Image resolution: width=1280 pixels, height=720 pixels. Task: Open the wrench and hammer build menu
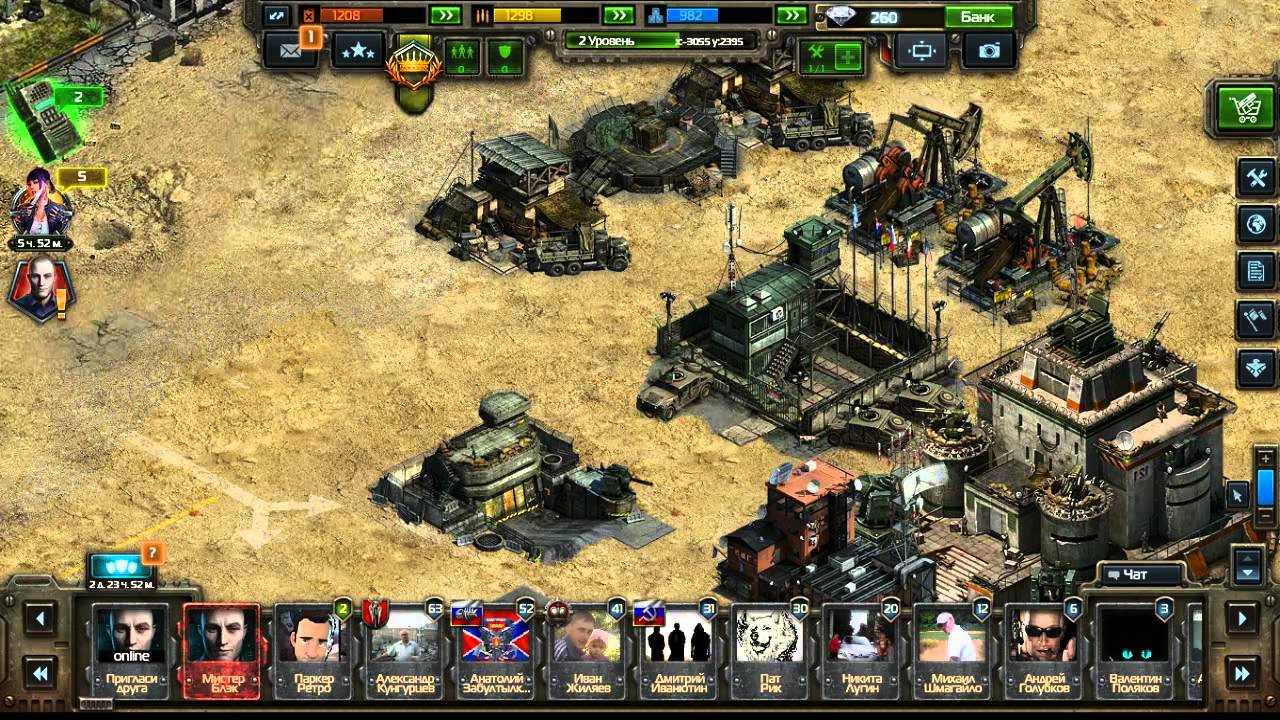coord(1256,178)
